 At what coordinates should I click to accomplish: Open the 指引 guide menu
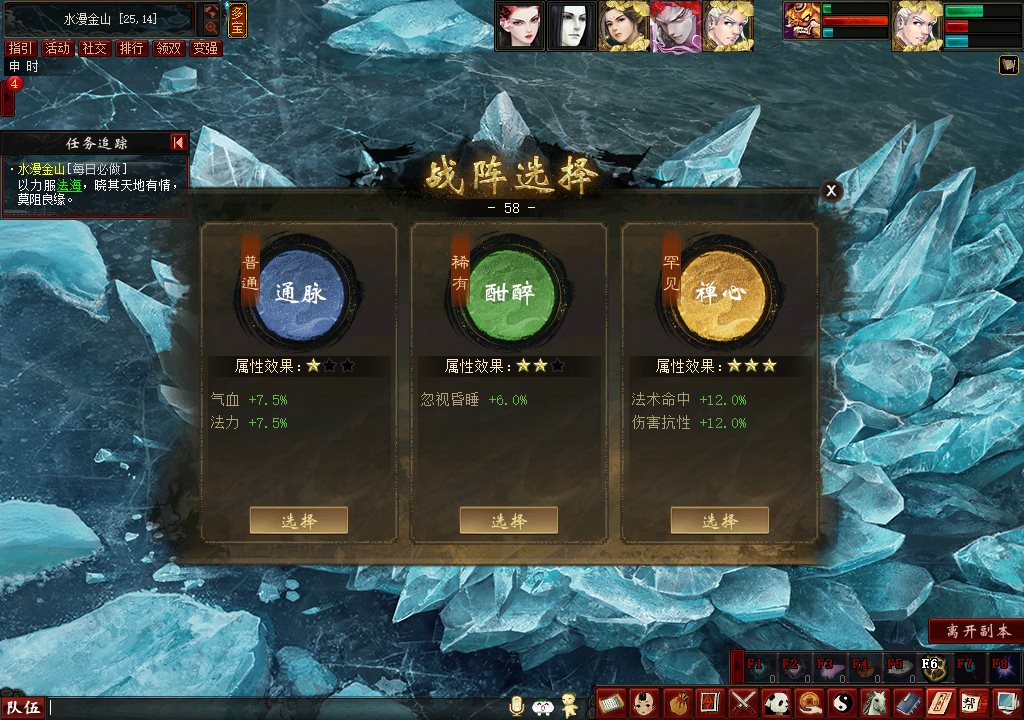(20, 48)
